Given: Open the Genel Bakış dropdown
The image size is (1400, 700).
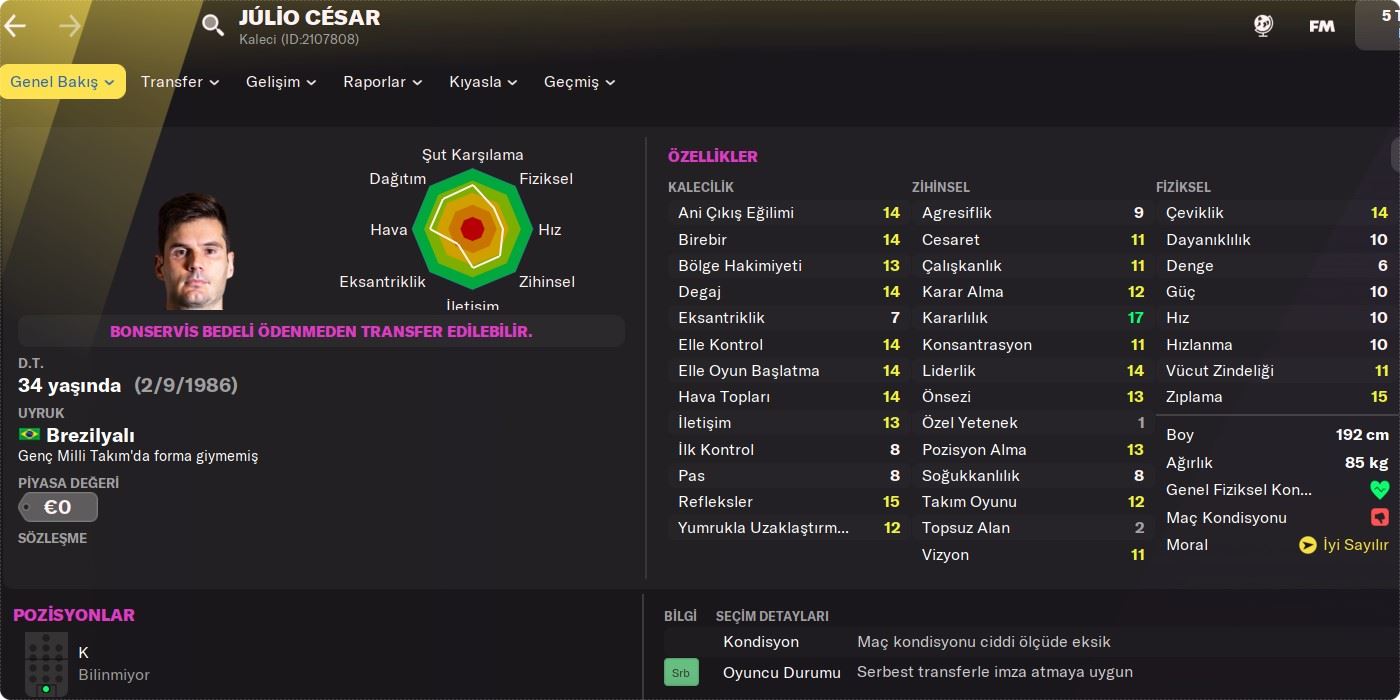Looking at the screenshot, I should (62, 82).
